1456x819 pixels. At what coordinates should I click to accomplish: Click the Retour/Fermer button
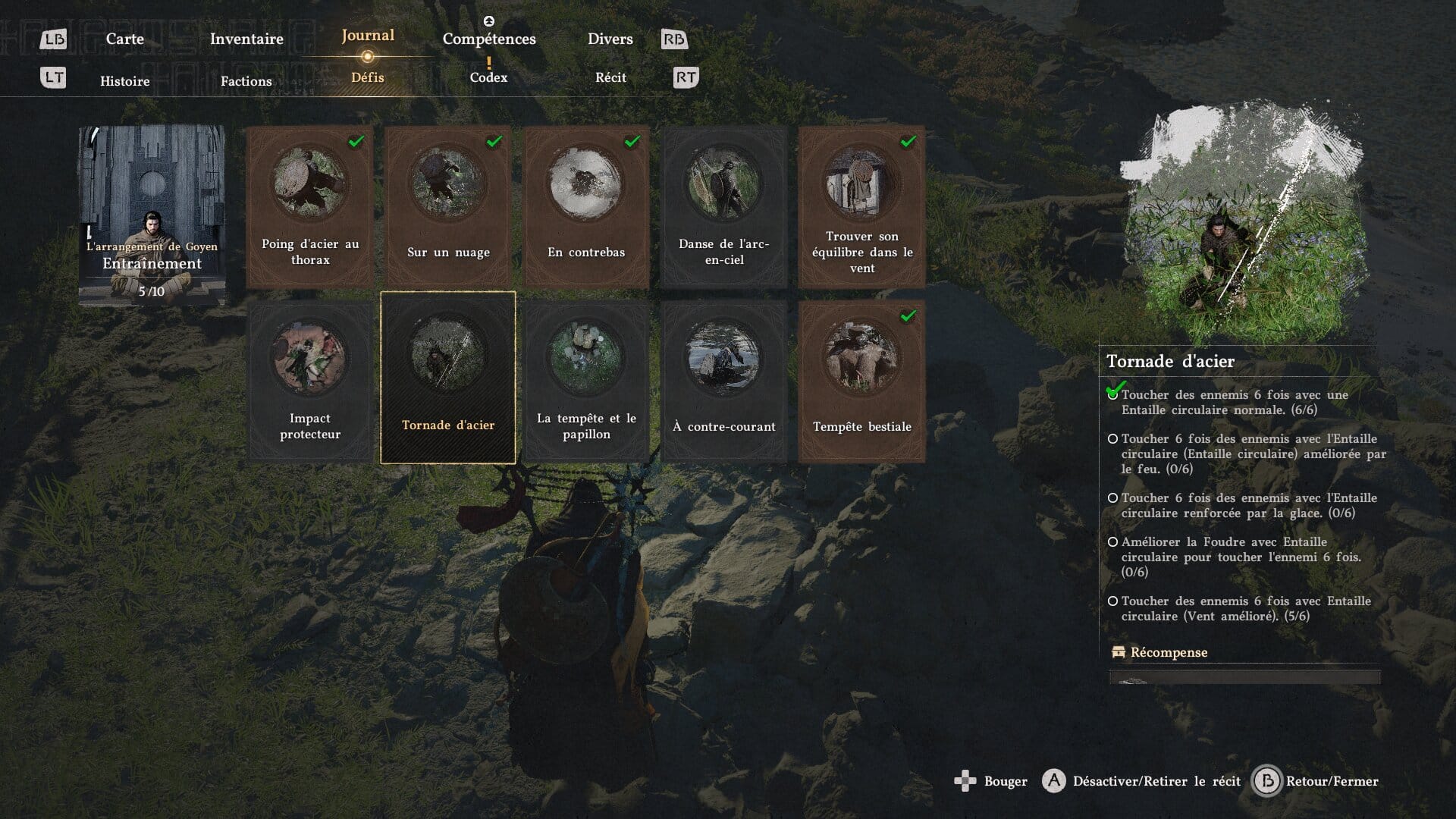[x=1316, y=781]
